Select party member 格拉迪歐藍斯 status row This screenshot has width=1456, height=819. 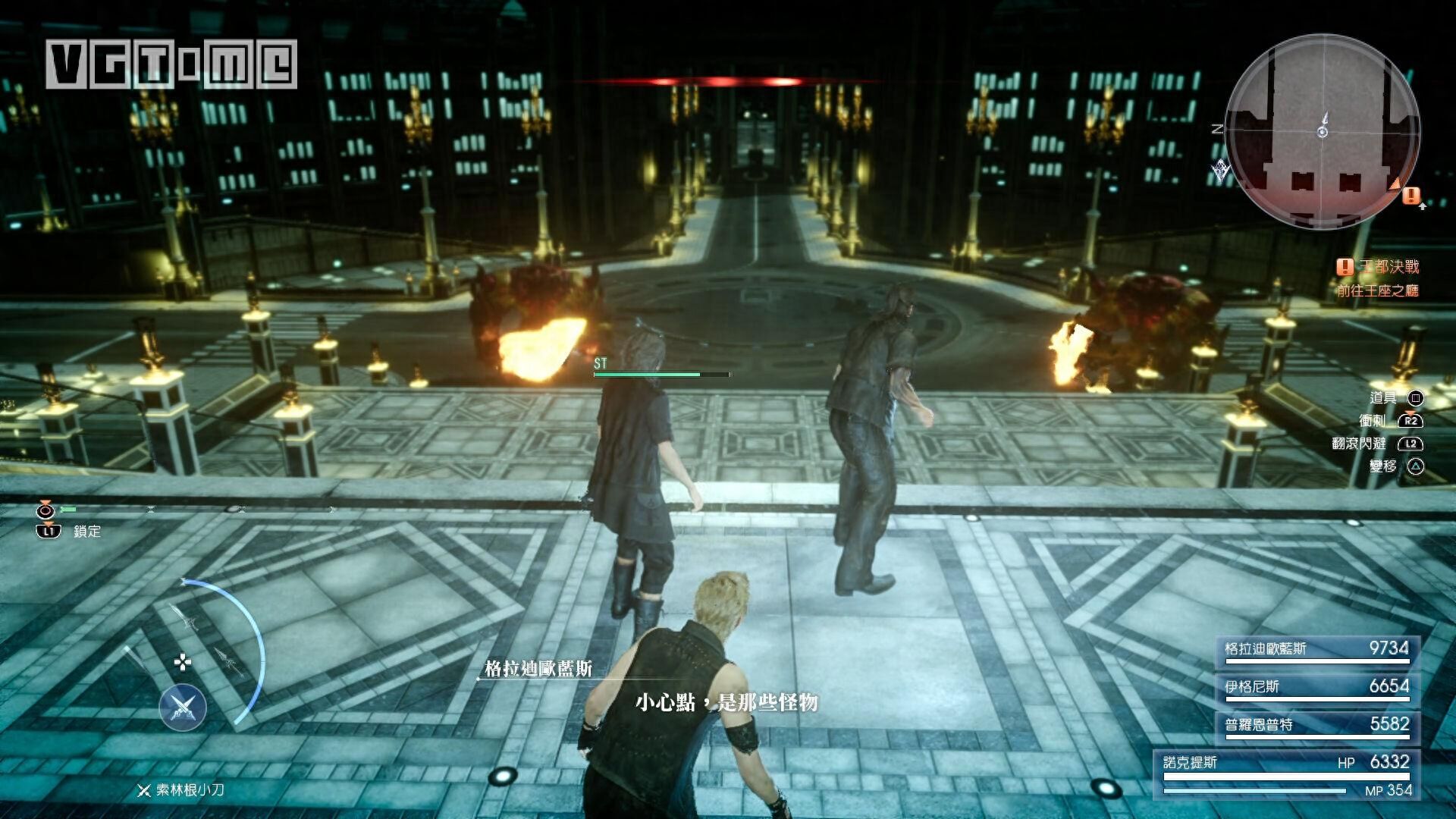(x=1316, y=650)
